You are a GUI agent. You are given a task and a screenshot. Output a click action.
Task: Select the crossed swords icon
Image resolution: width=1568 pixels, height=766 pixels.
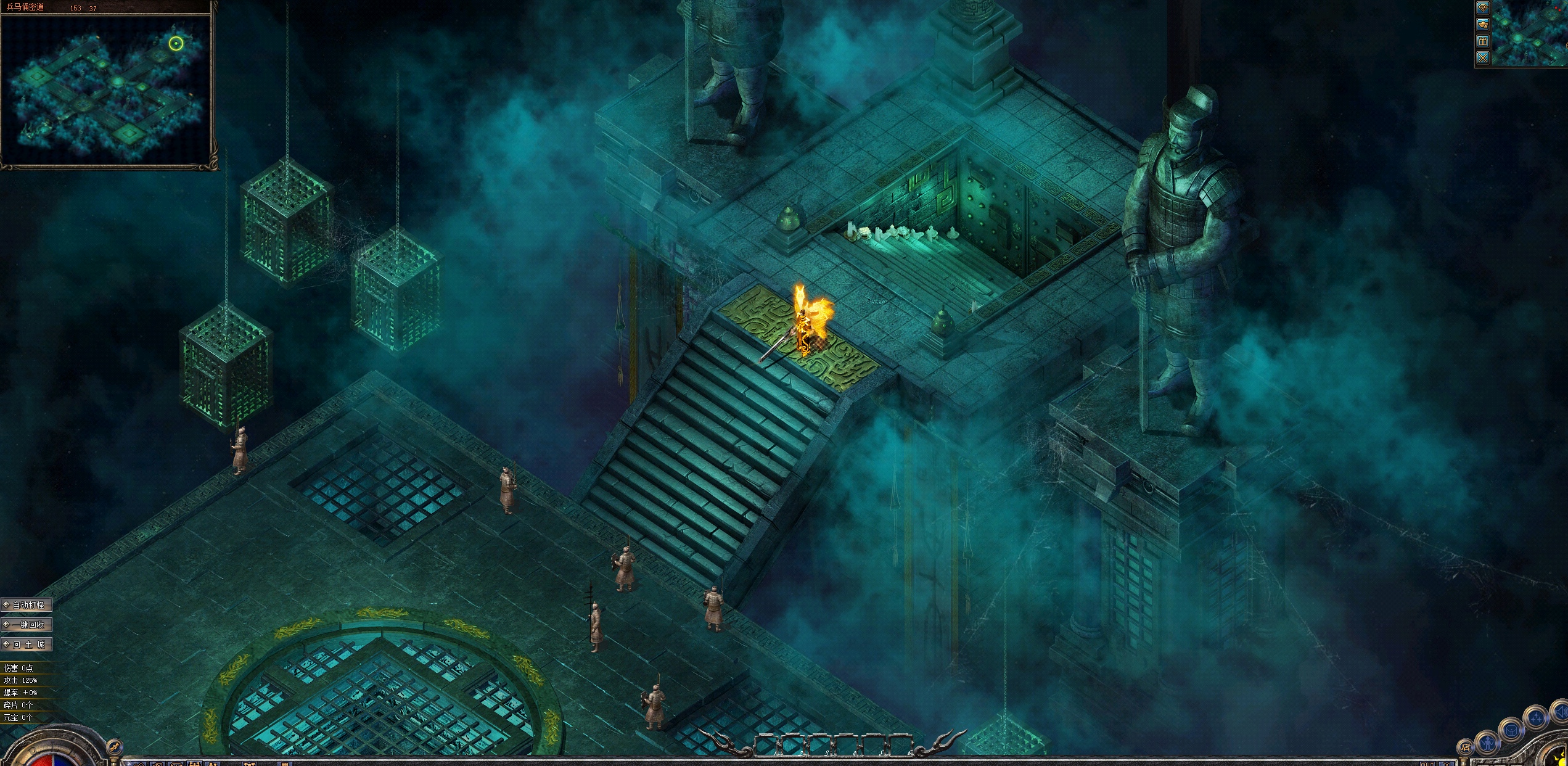coord(1483,58)
